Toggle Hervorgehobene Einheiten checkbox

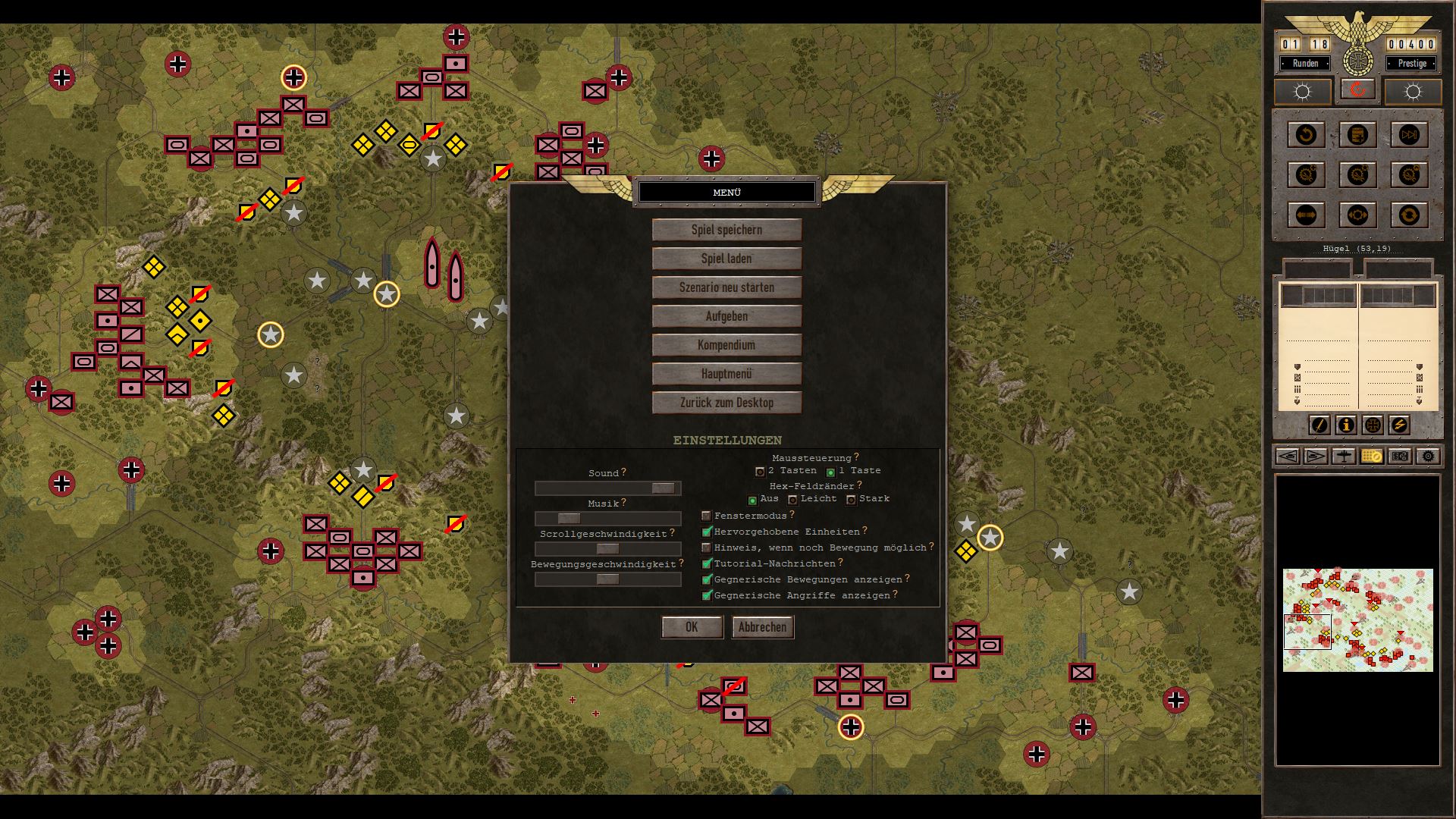(707, 532)
